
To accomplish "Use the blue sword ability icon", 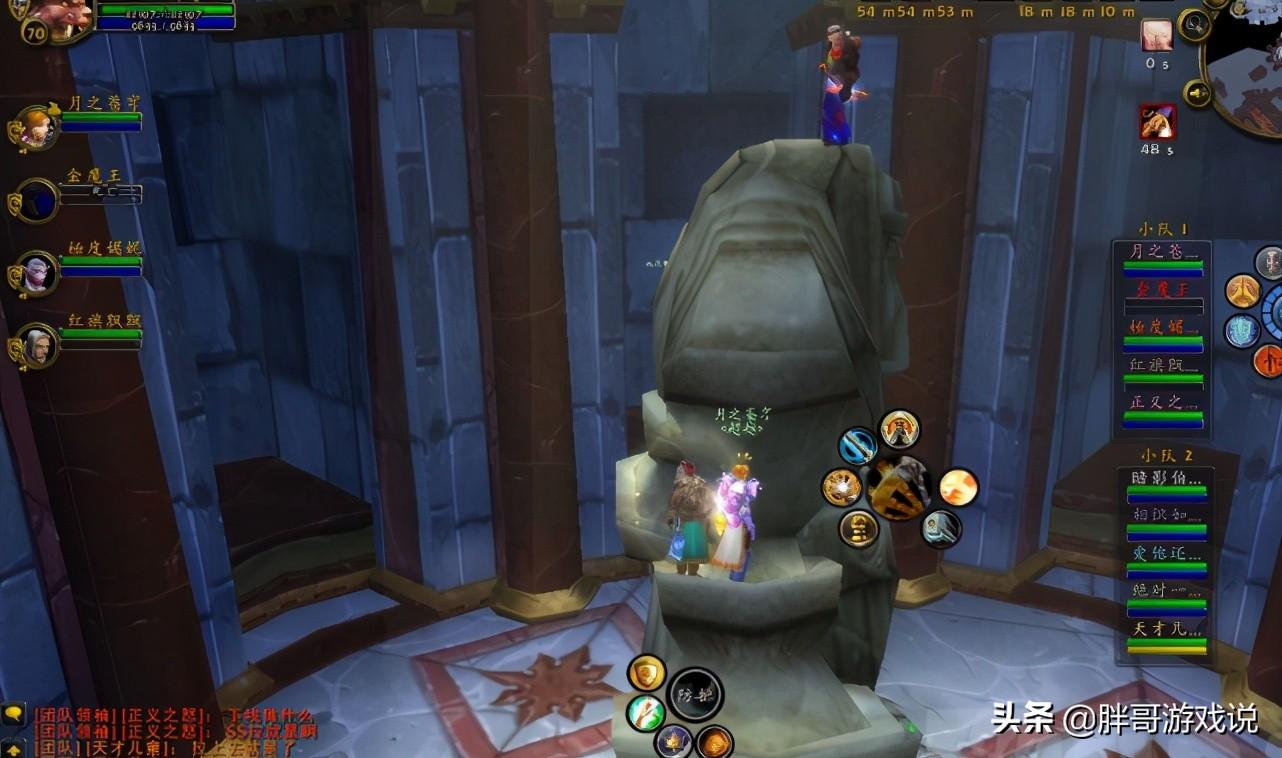I will tap(857, 446).
